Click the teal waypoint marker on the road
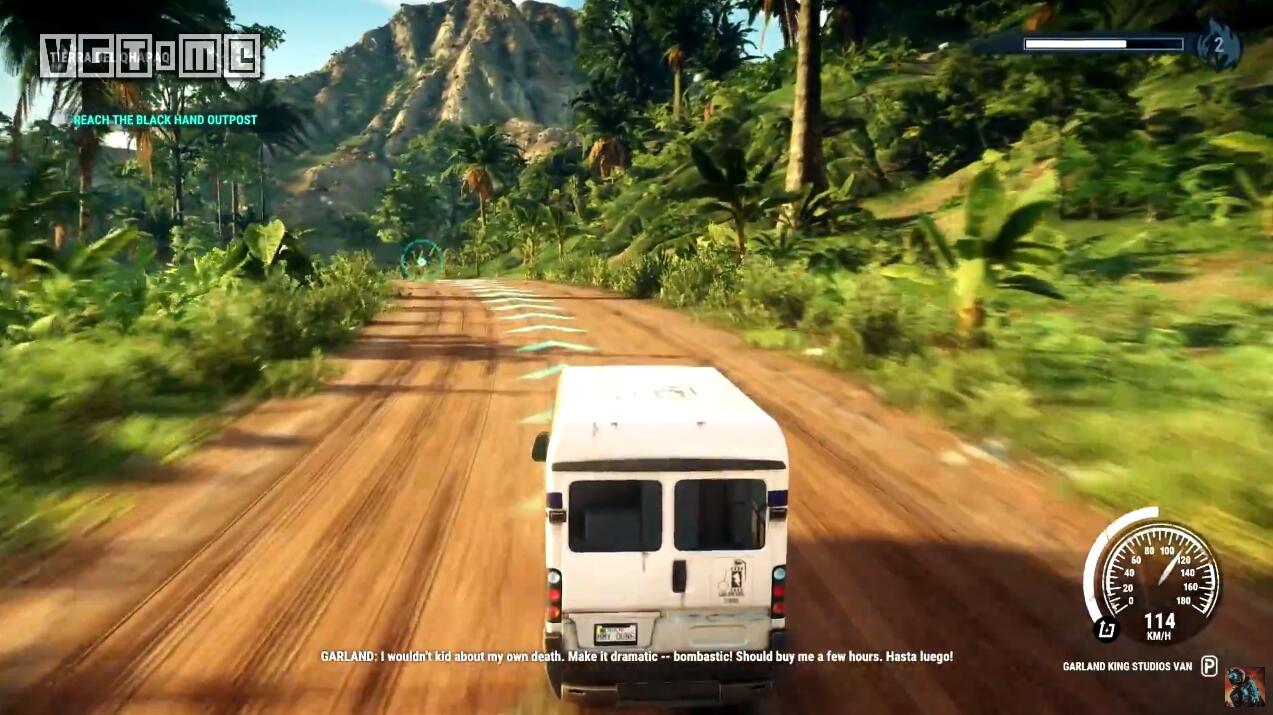Image resolution: width=1273 pixels, height=715 pixels. click(422, 261)
